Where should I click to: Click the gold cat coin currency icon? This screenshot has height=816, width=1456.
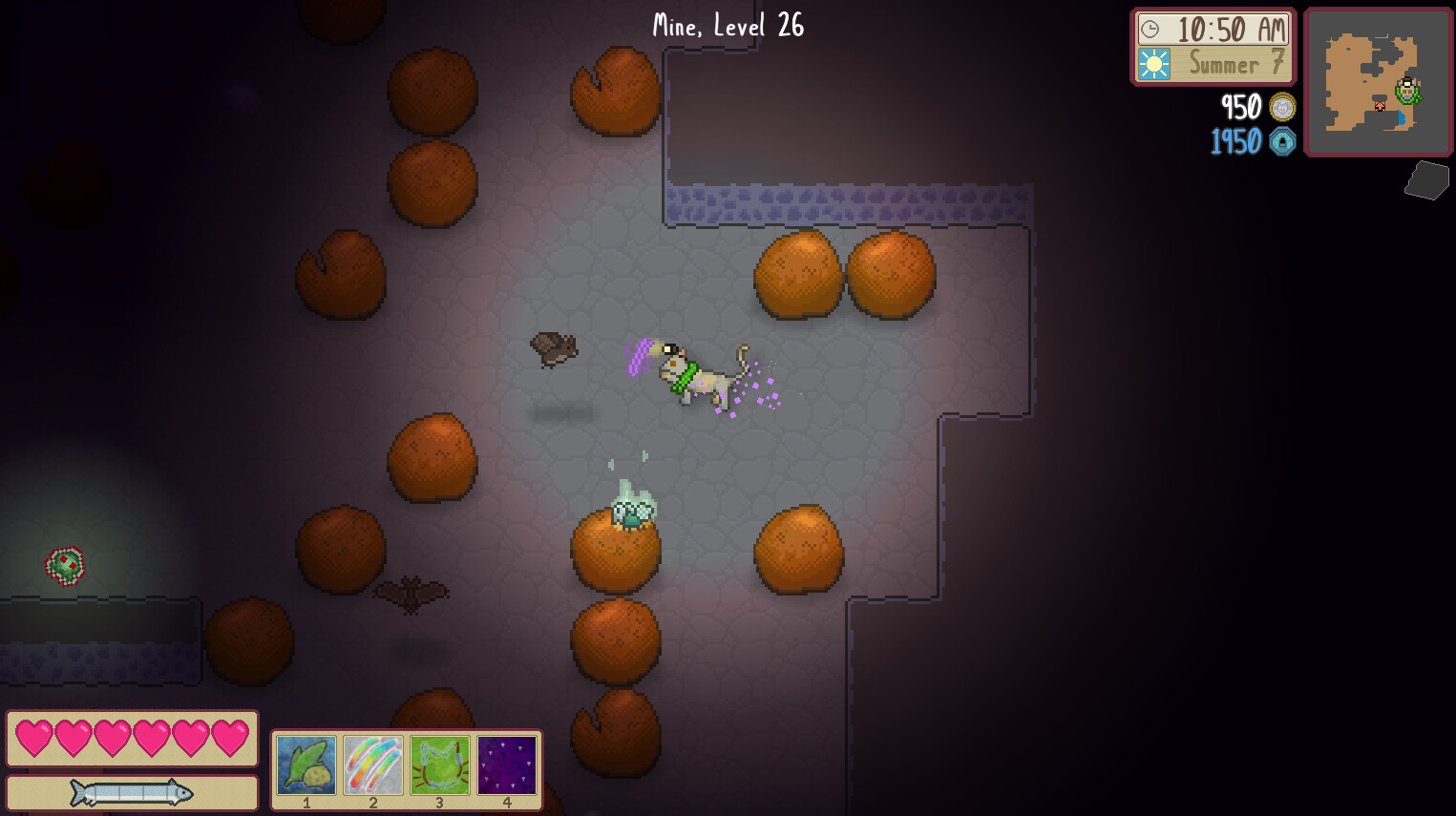[1280, 108]
